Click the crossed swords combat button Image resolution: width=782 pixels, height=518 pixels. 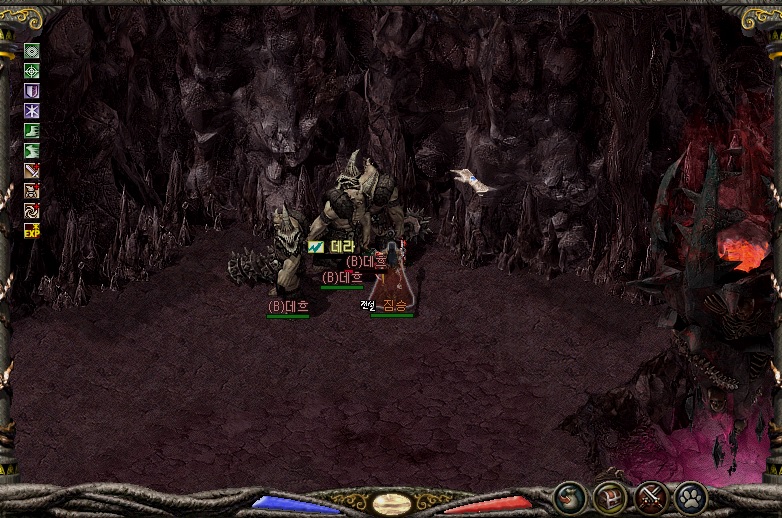coord(651,497)
